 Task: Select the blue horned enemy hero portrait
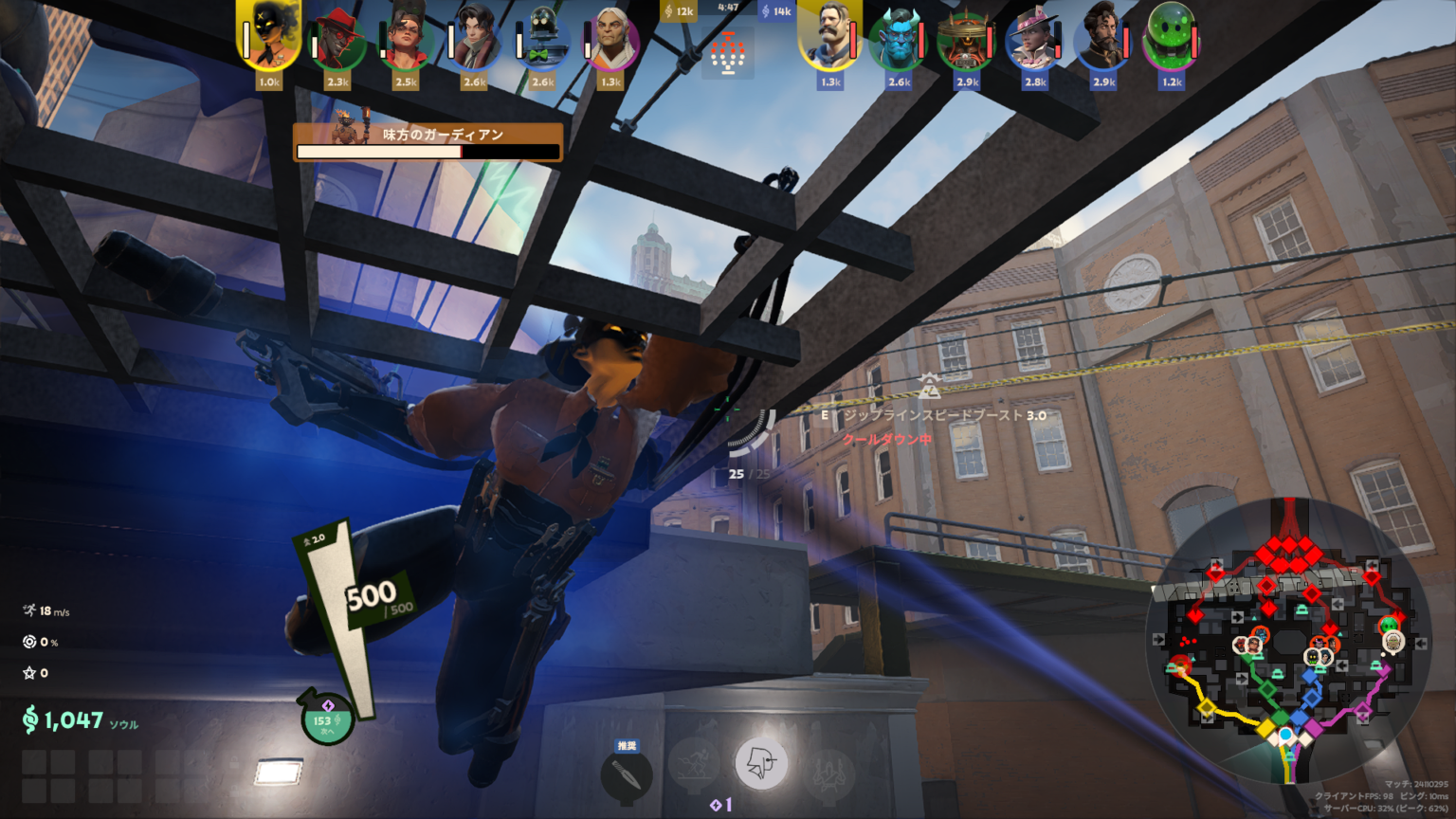[898, 39]
